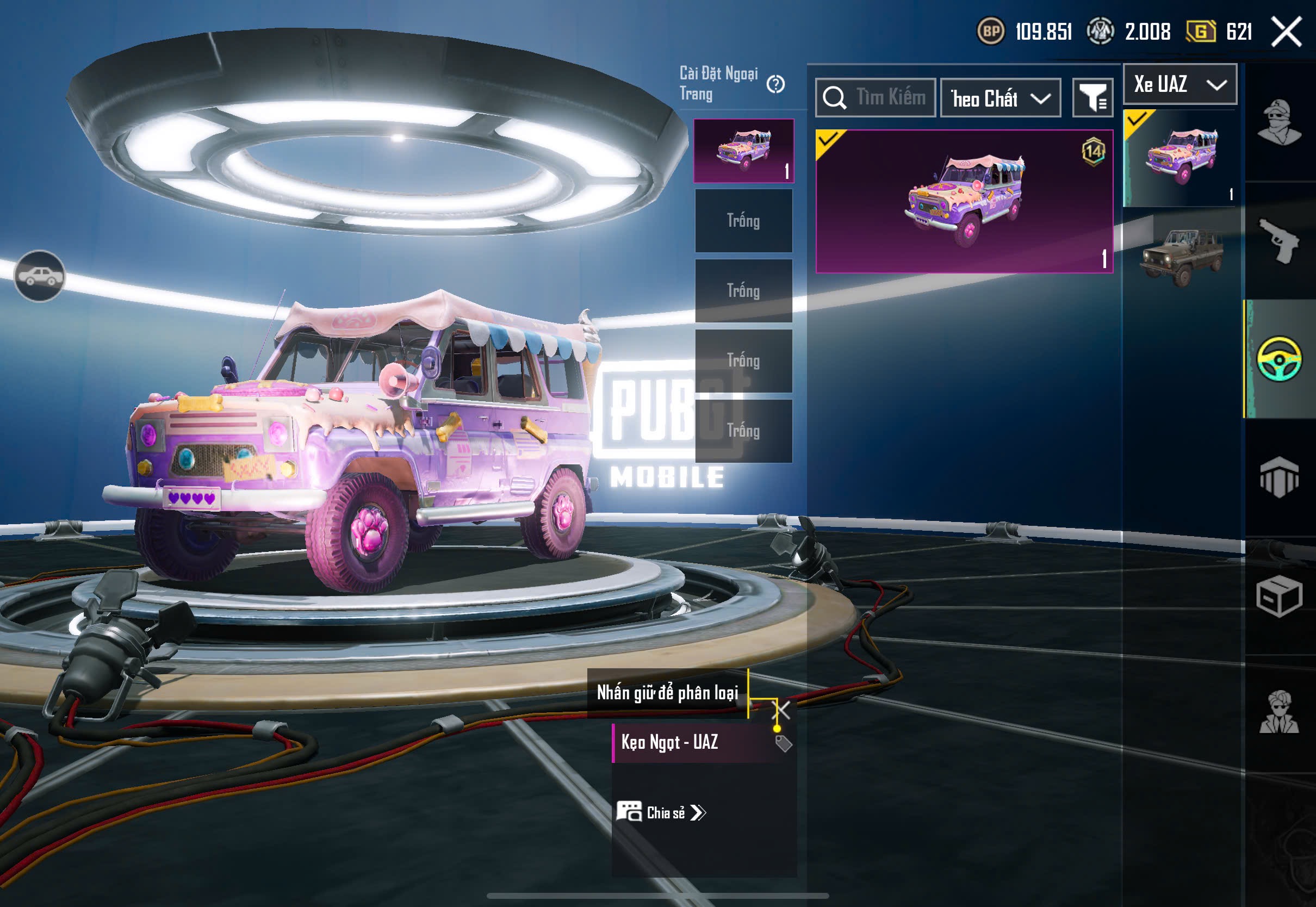Open the Cài Đặt Ngoại Trang help icon
The width and height of the screenshot is (1316, 907).
pos(775,85)
